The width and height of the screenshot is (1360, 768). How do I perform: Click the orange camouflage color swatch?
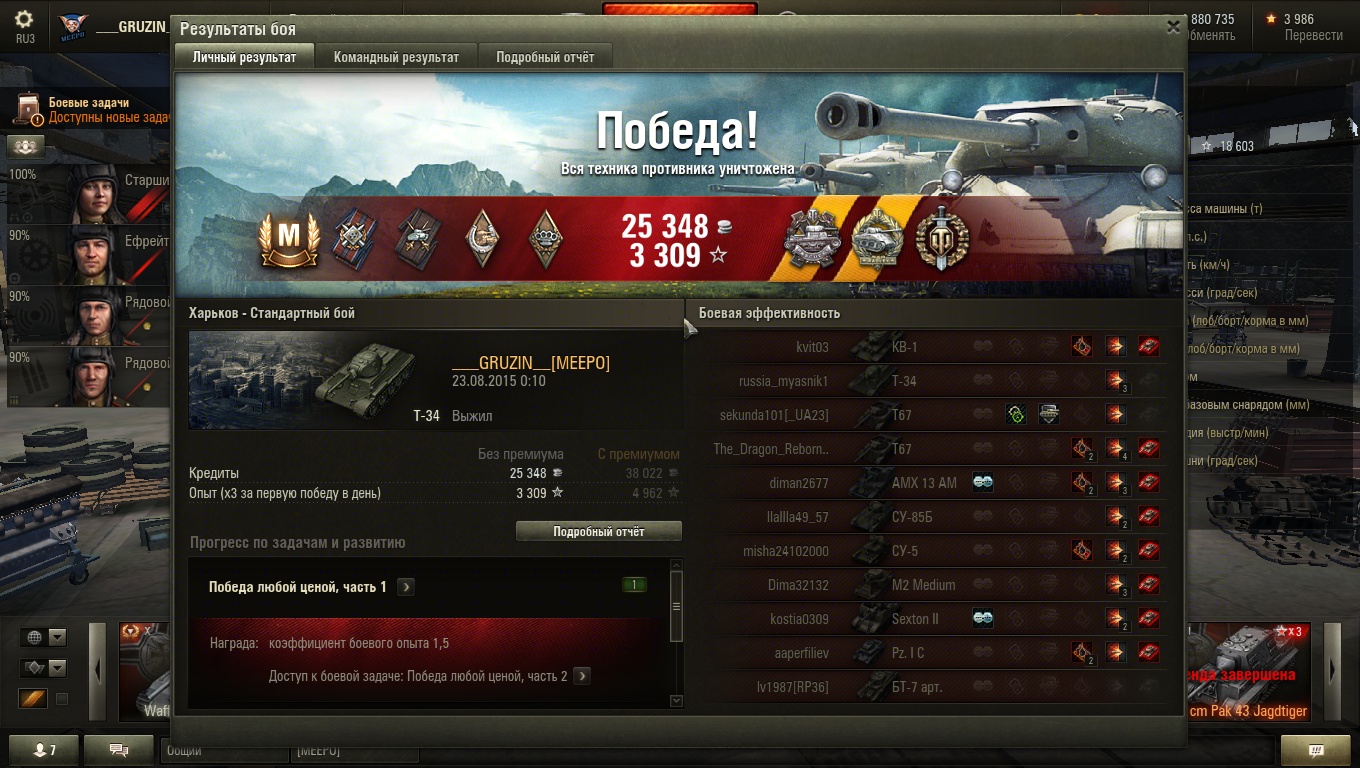click(33, 698)
